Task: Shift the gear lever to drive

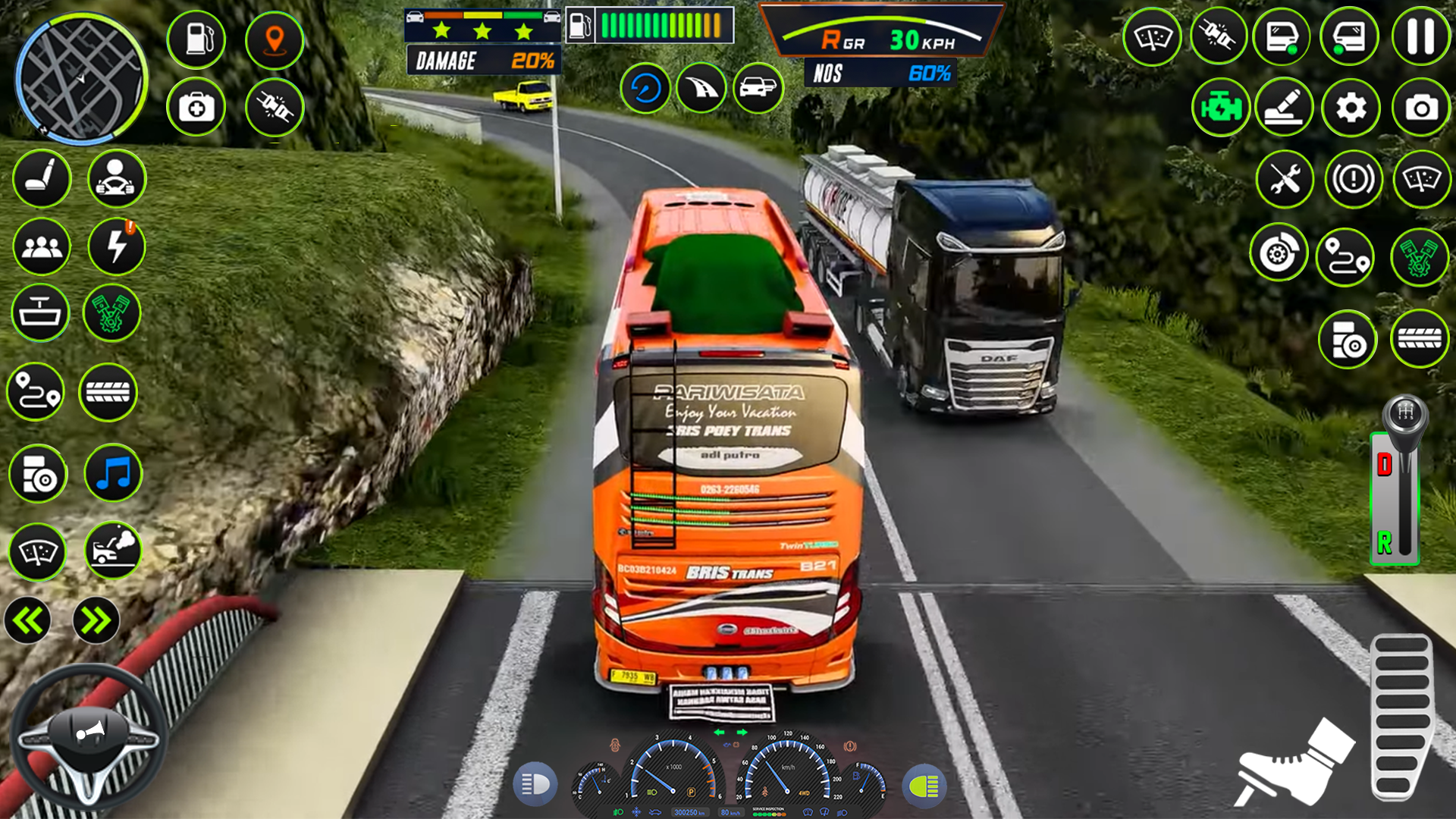Action: point(1385,464)
